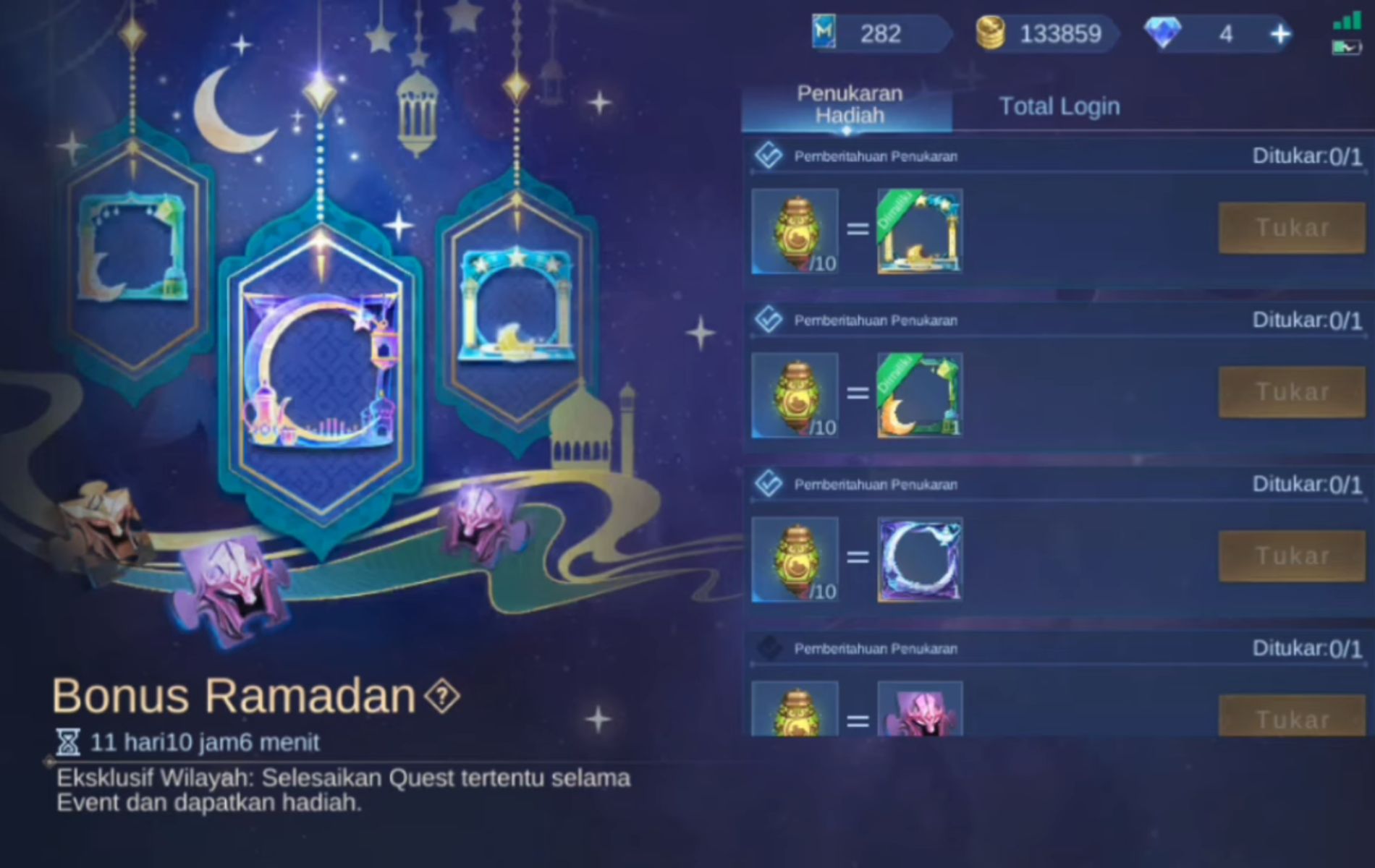This screenshot has height=868, width=1375.
Task: Toggle Pemberitahuan Penukaran on the Moskov row
Action: click(769, 647)
